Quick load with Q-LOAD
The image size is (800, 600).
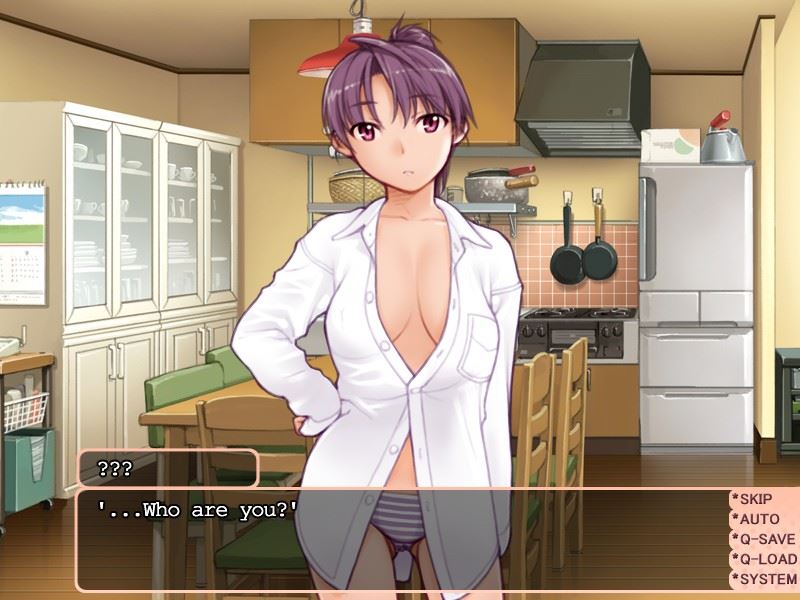click(762, 559)
